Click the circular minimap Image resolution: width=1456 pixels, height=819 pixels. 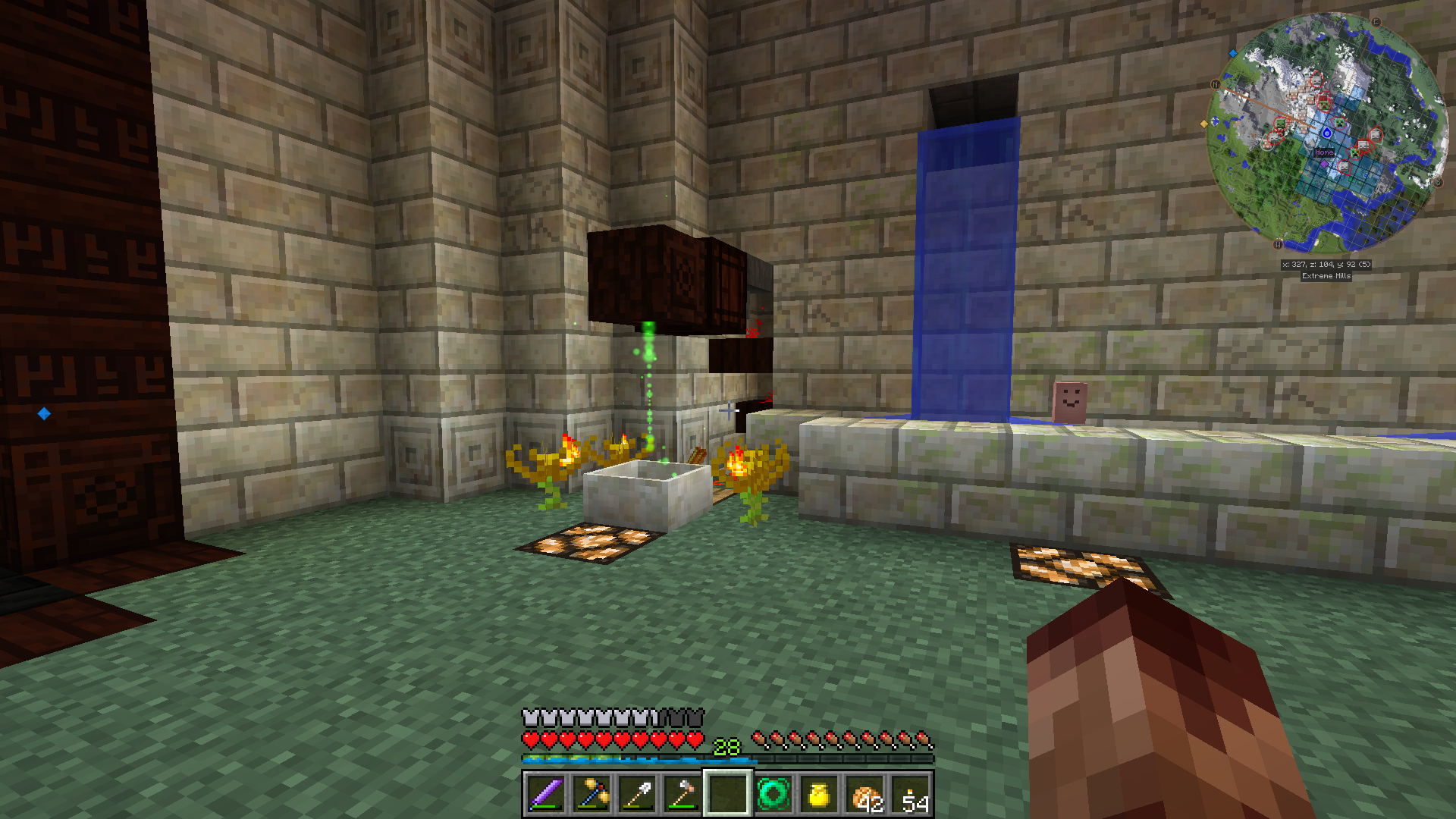tap(1326, 133)
